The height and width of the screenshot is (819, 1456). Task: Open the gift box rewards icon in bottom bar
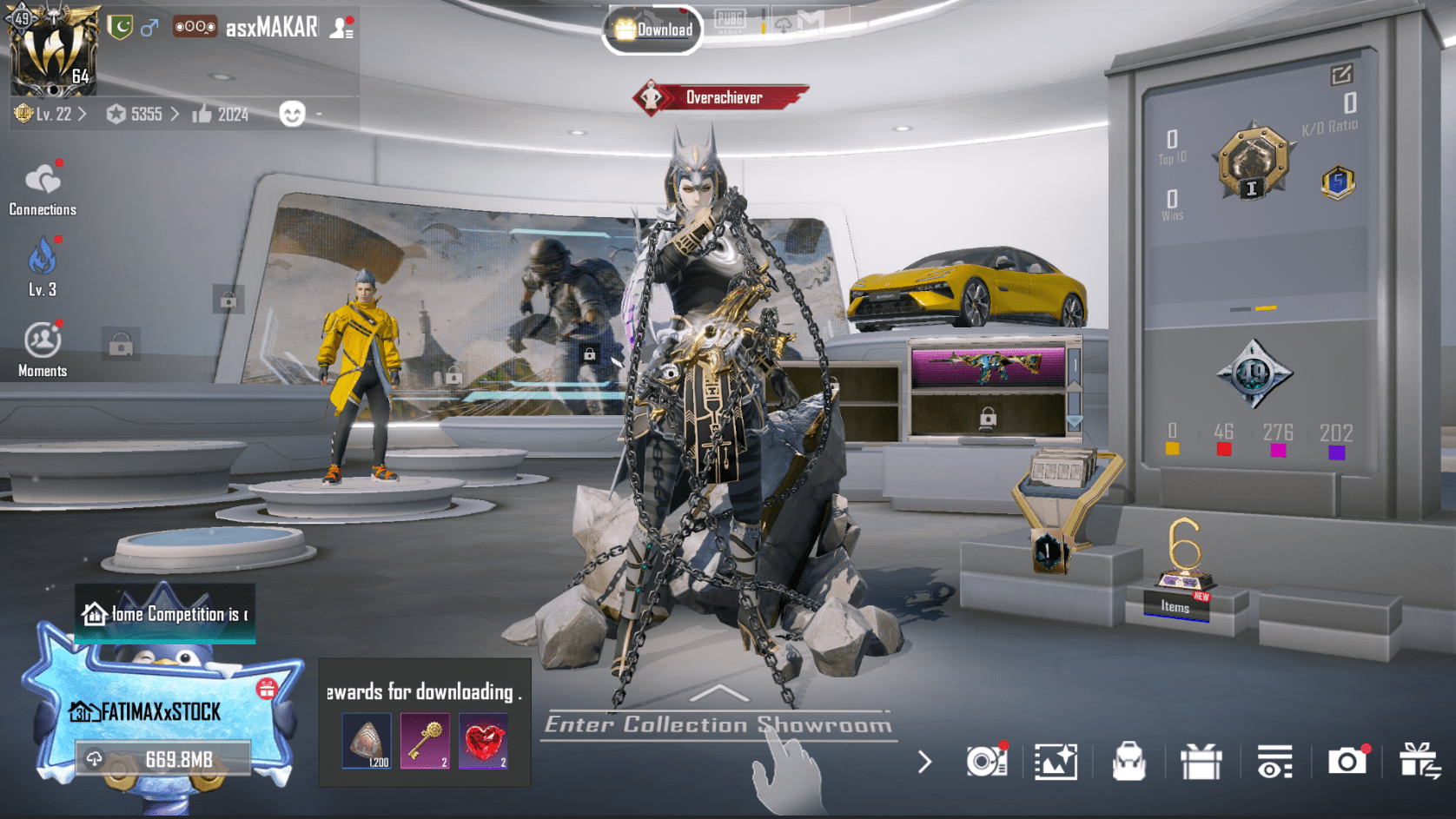click(x=1202, y=761)
